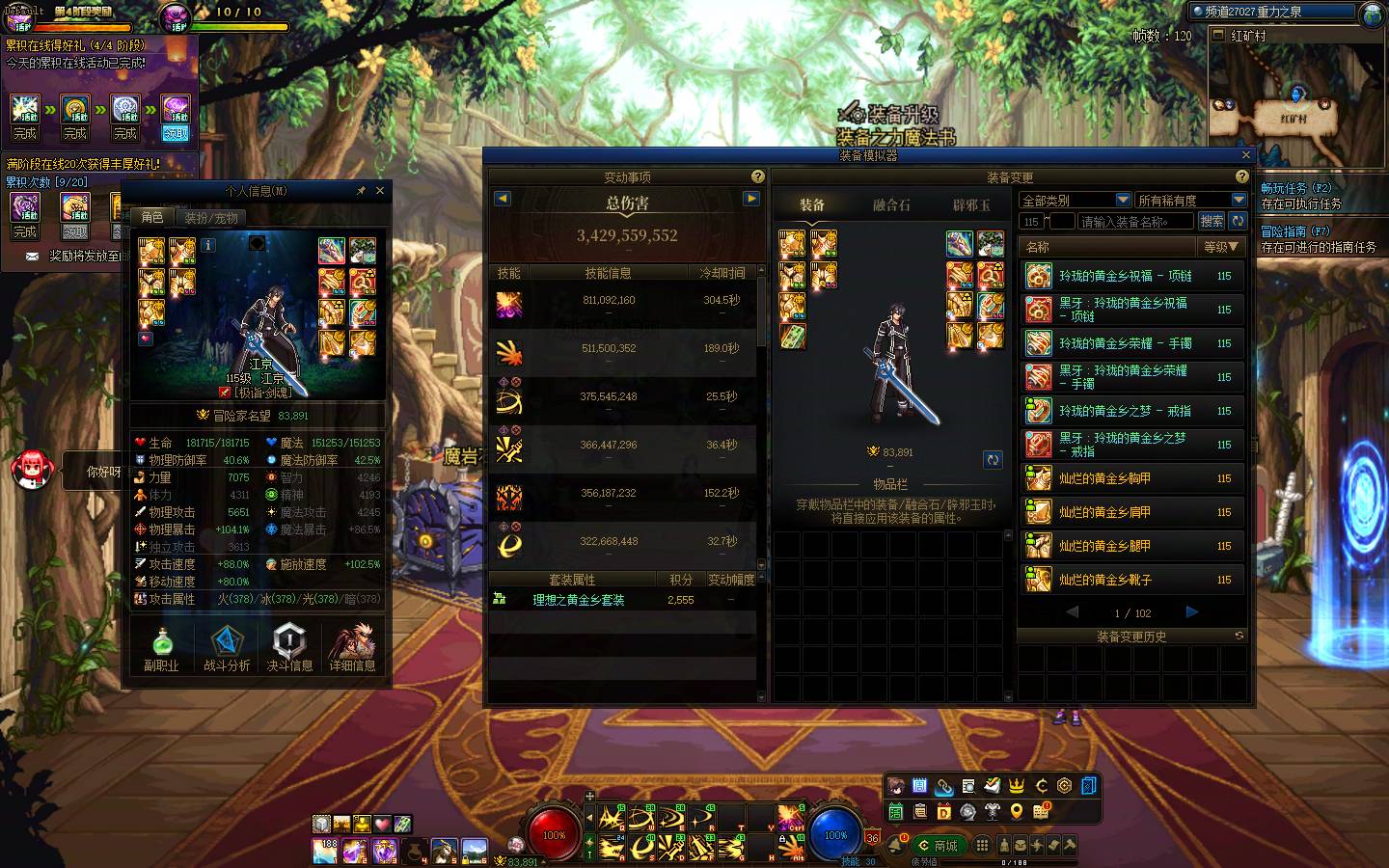This screenshot has width=1389, height=868.
Task: Open 决斗信息 duel information
Action: tap(289, 648)
